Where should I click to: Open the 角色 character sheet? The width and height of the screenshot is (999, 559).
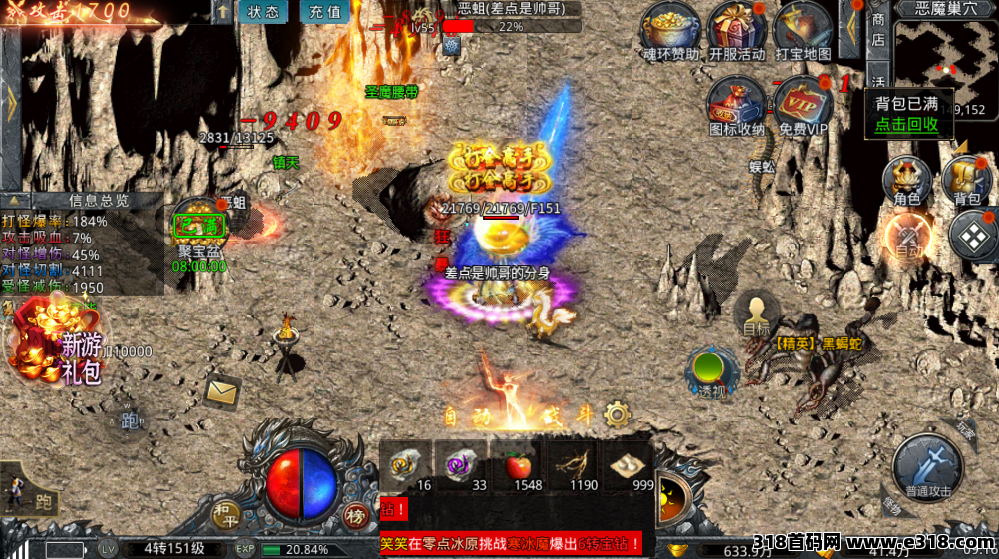[907, 181]
